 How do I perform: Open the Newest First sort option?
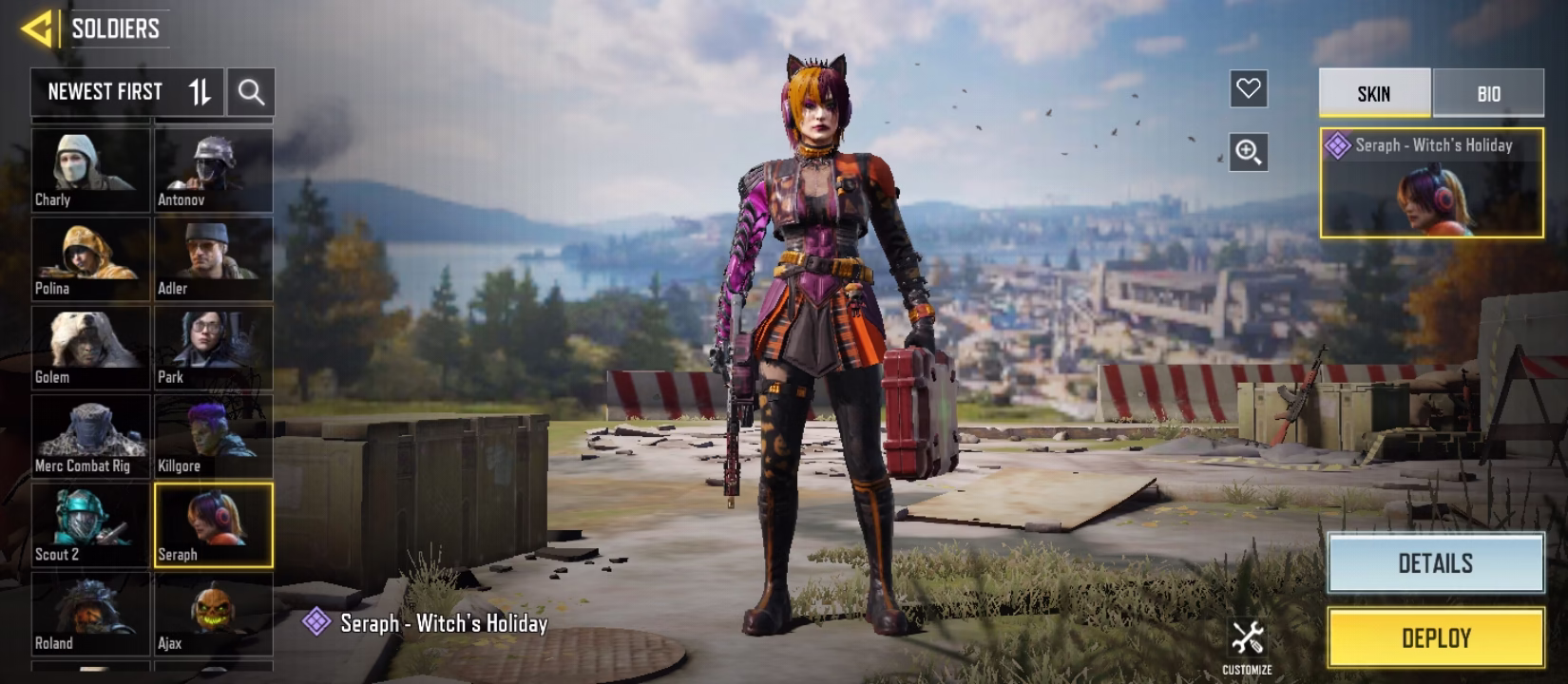pyautogui.click(x=126, y=92)
